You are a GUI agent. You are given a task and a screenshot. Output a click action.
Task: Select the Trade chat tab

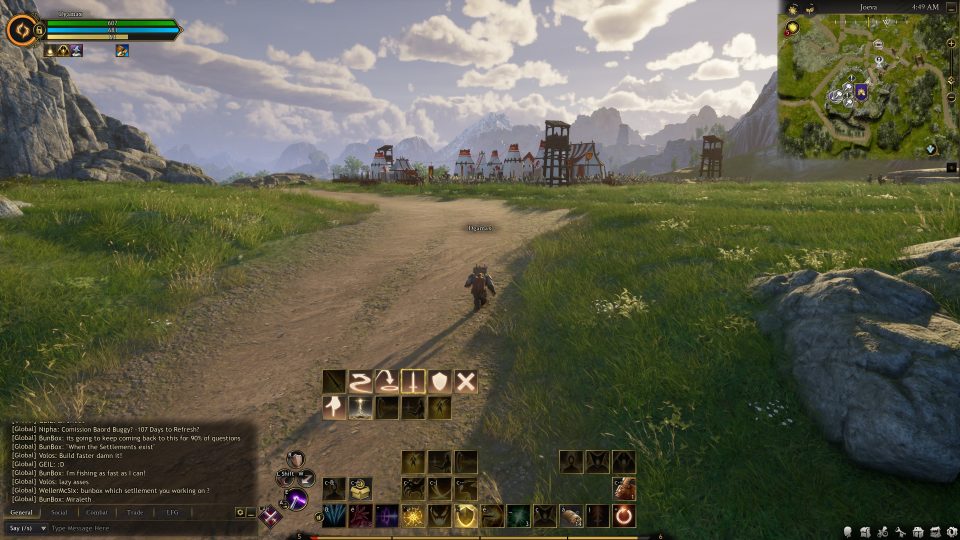tap(135, 512)
